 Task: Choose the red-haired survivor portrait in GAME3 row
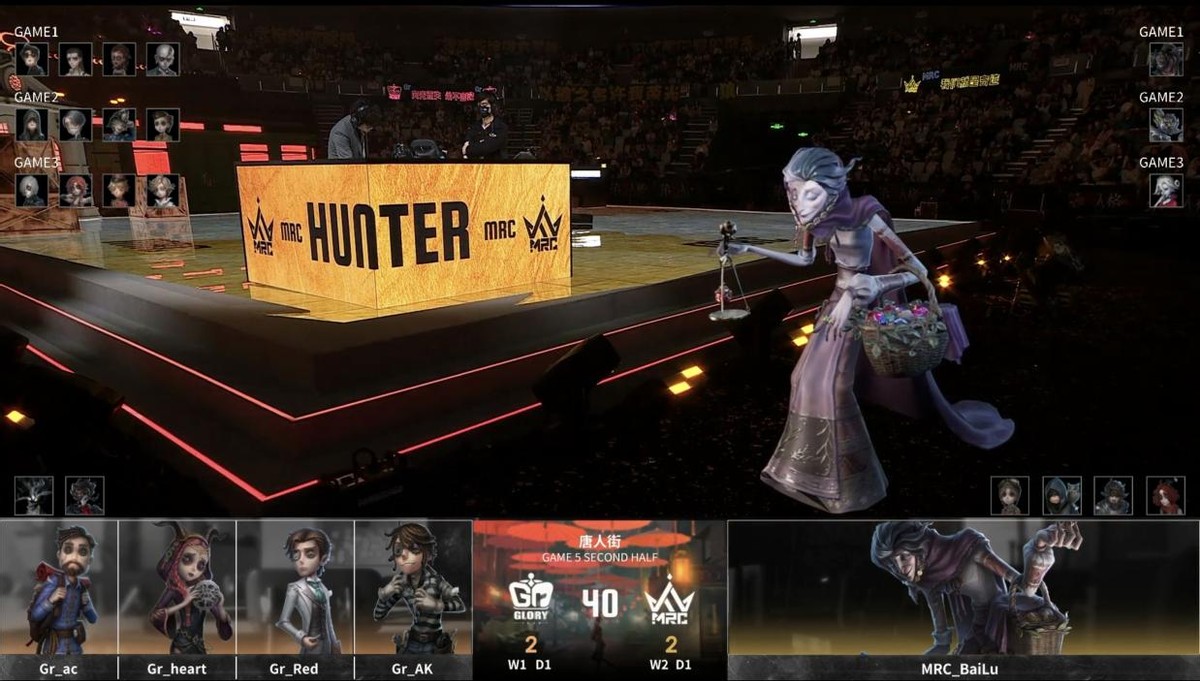(x=75, y=190)
